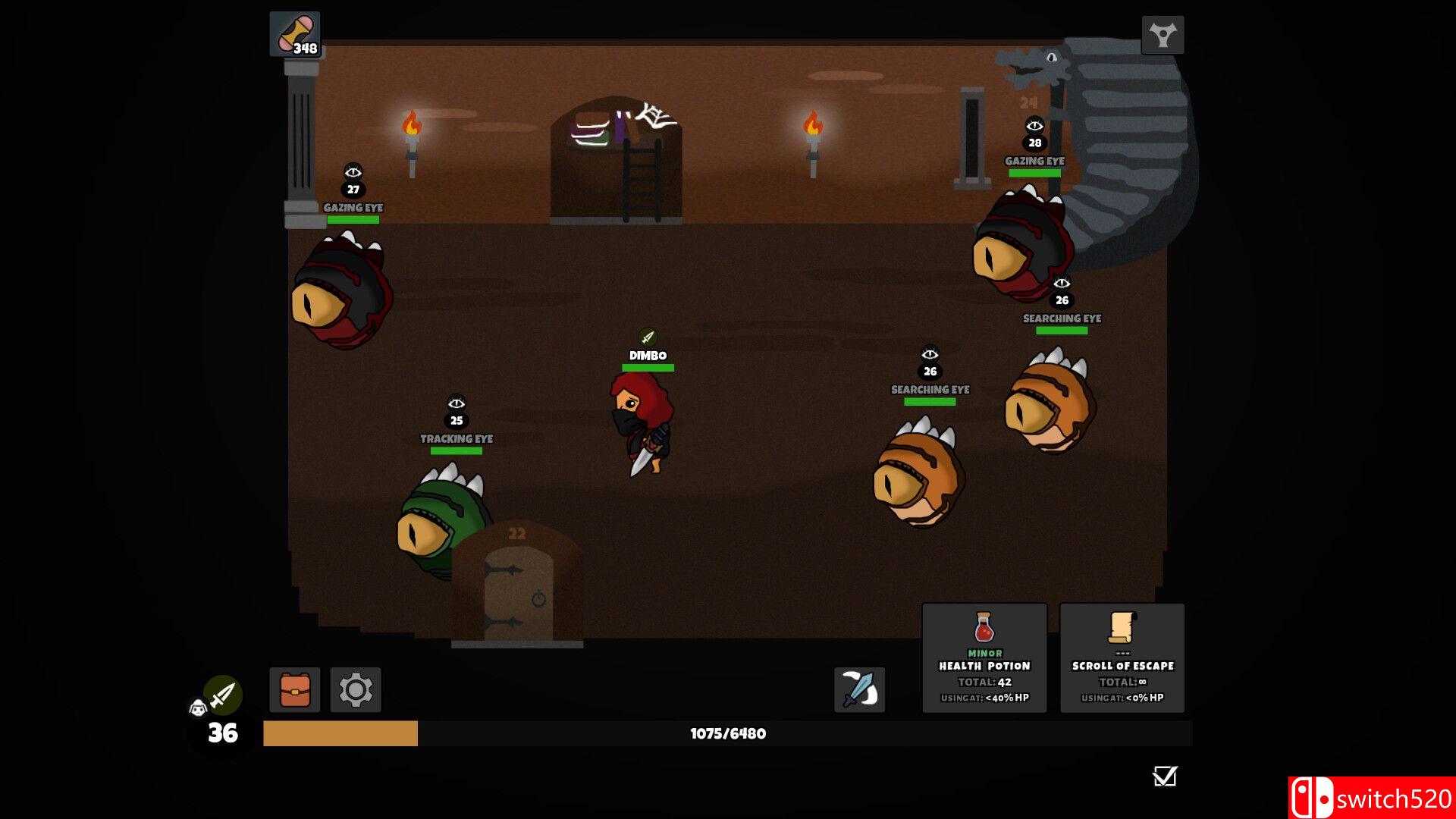This screenshot has width=1456, height=819.
Task: Open the backpack inventory
Action: coord(294,690)
